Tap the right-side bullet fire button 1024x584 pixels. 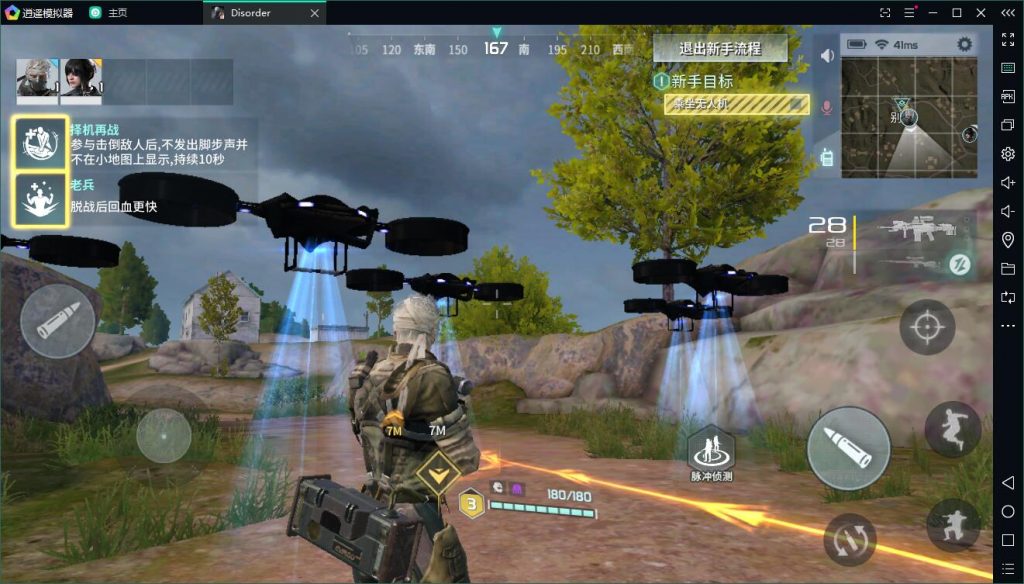(x=848, y=447)
